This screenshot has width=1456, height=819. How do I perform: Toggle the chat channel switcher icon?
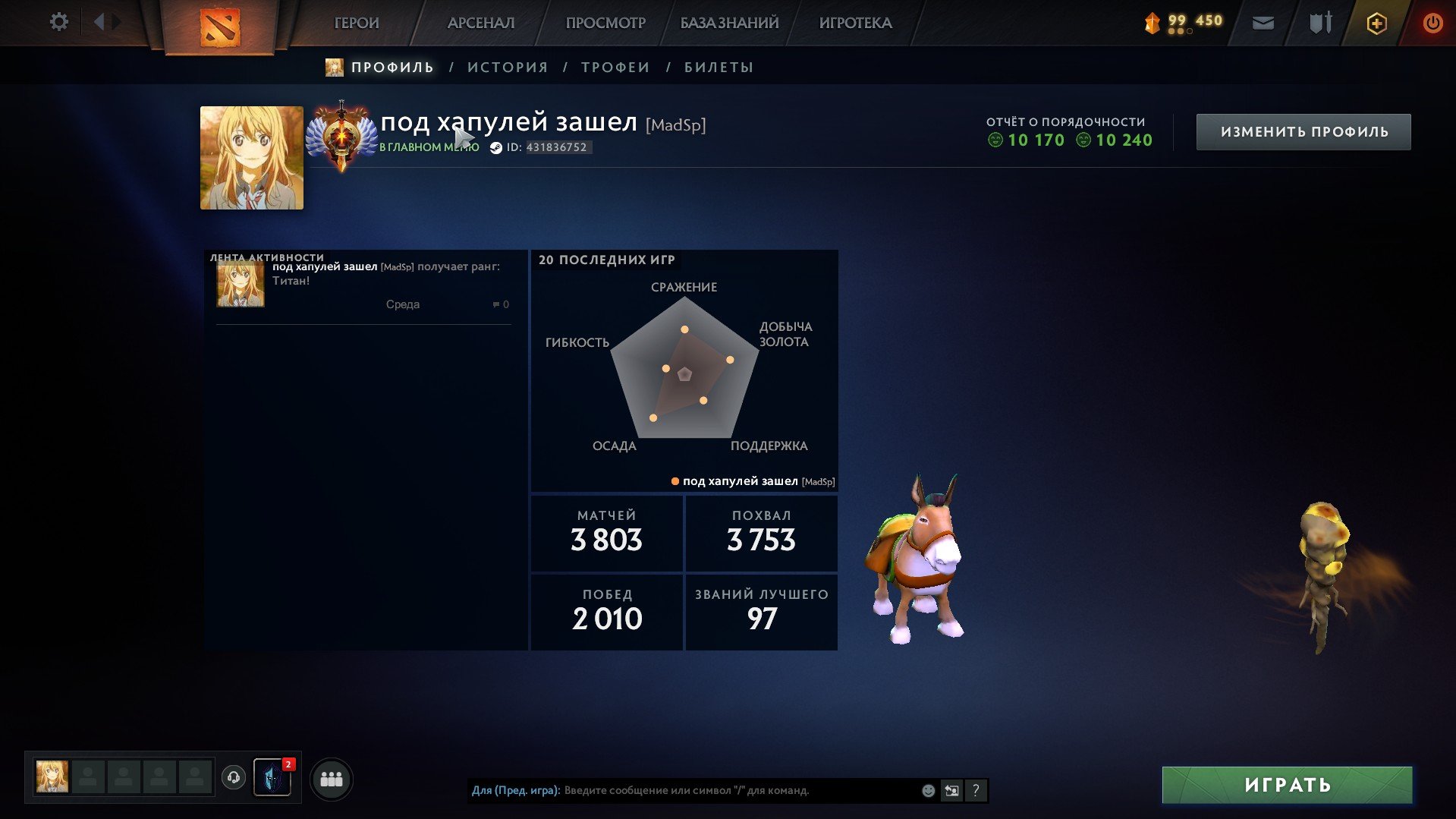pyautogui.click(x=951, y=790)
